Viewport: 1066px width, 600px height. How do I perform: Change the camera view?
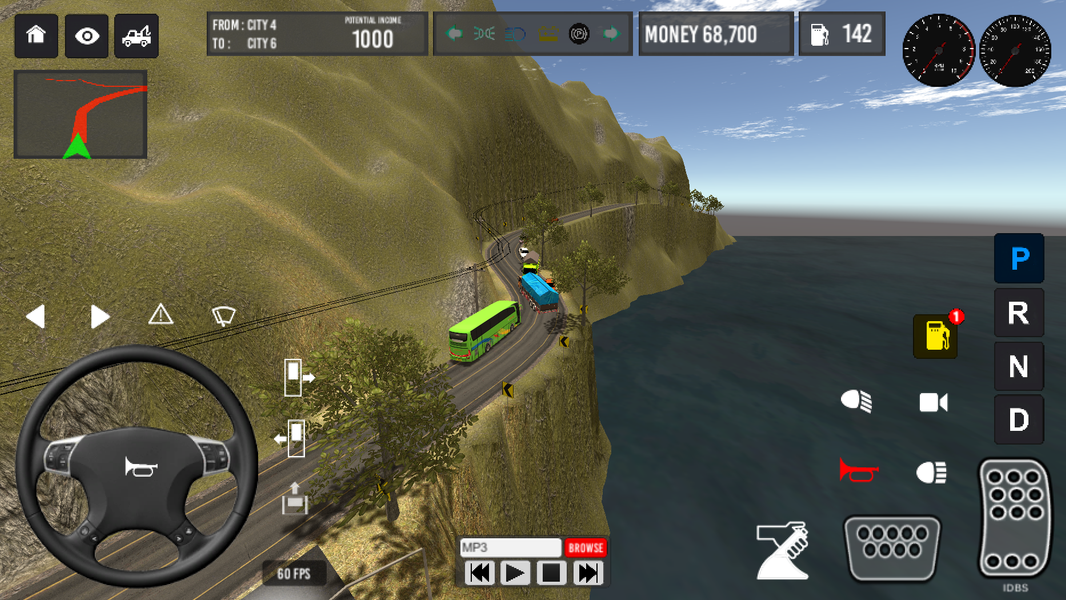933,402
